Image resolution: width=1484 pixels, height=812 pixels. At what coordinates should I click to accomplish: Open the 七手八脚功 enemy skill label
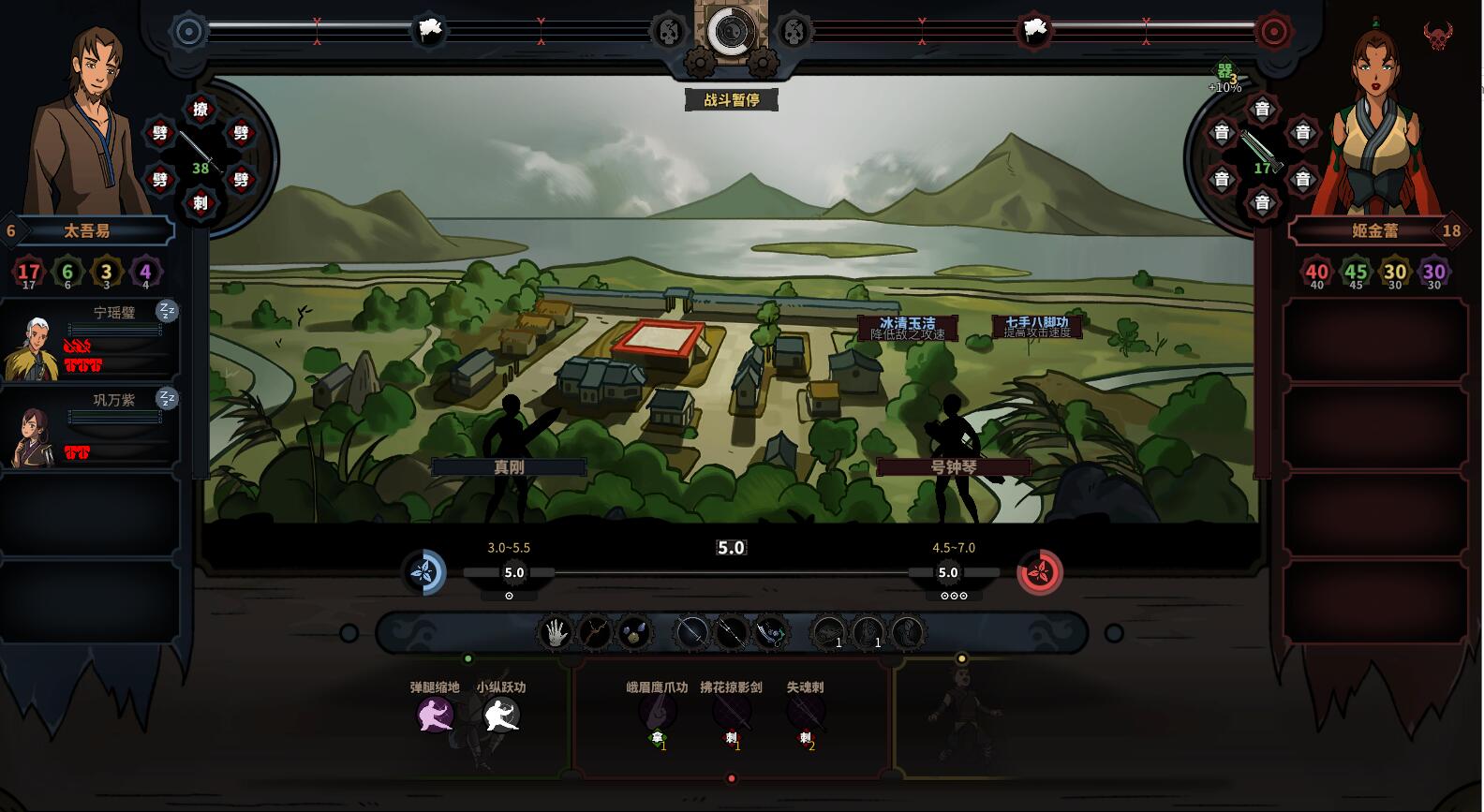pyautogui.click(x=1036, y=326)
